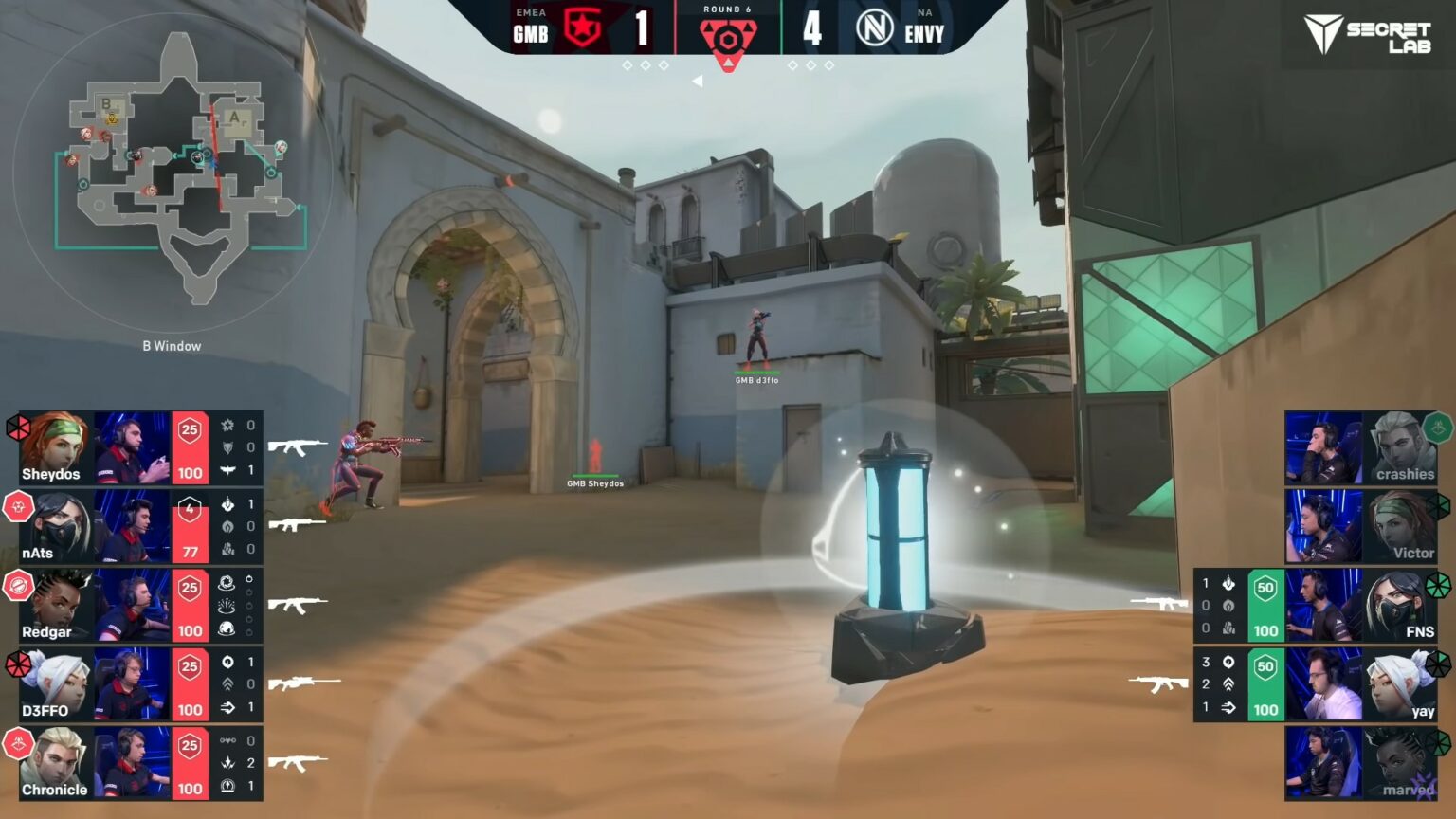Expand the round dots under the GMB score
The image size is (1456, 819).
645,64
